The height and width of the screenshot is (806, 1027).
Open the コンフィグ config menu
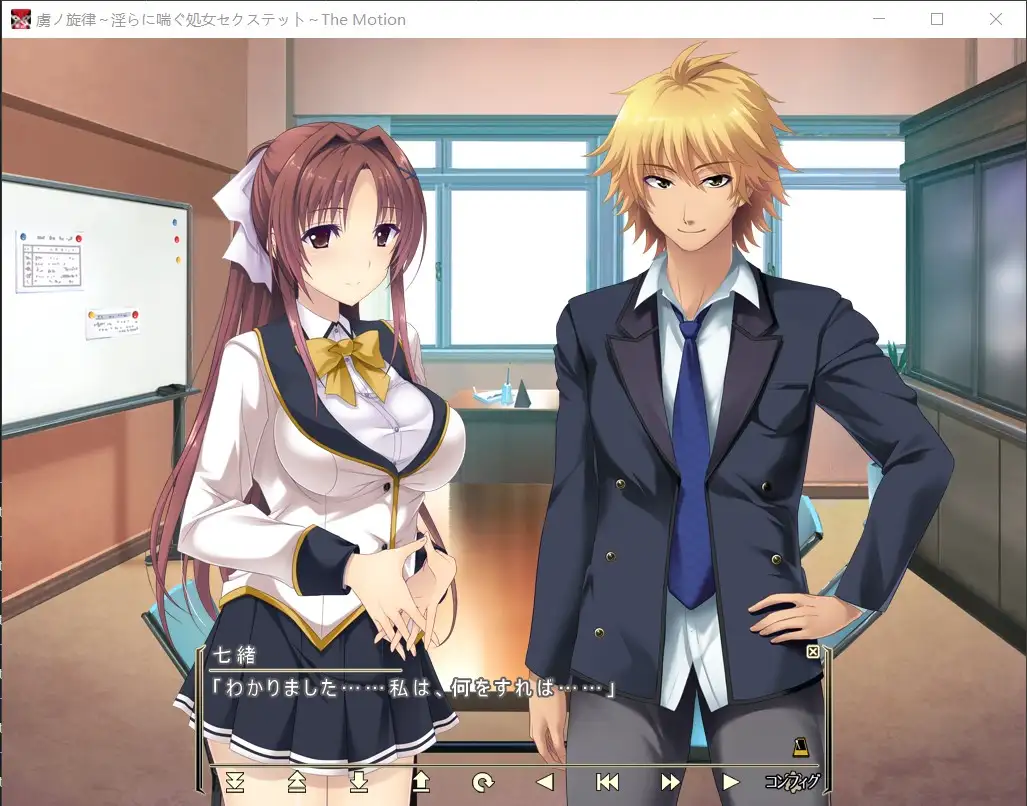coord(792,781)
